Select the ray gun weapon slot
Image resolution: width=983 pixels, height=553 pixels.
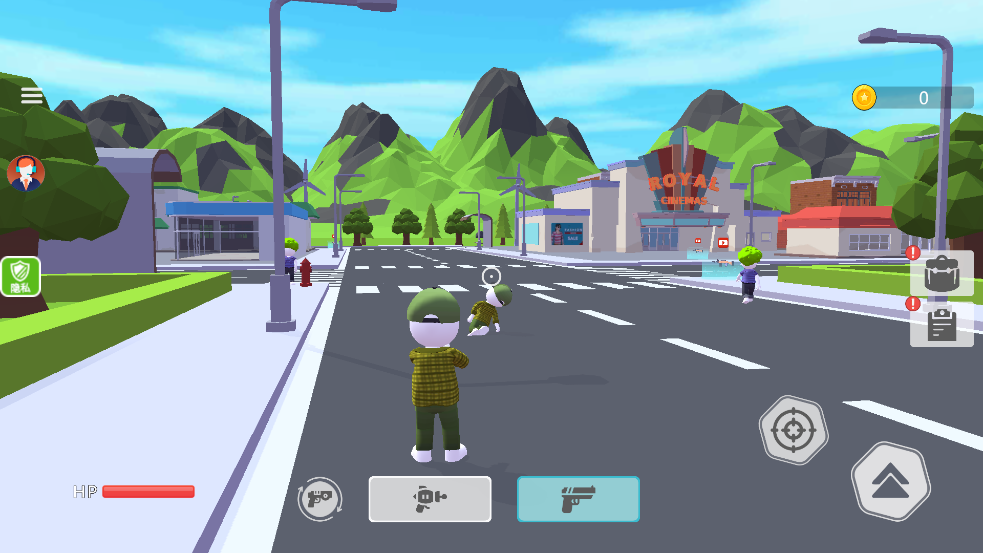coord(430,498)
